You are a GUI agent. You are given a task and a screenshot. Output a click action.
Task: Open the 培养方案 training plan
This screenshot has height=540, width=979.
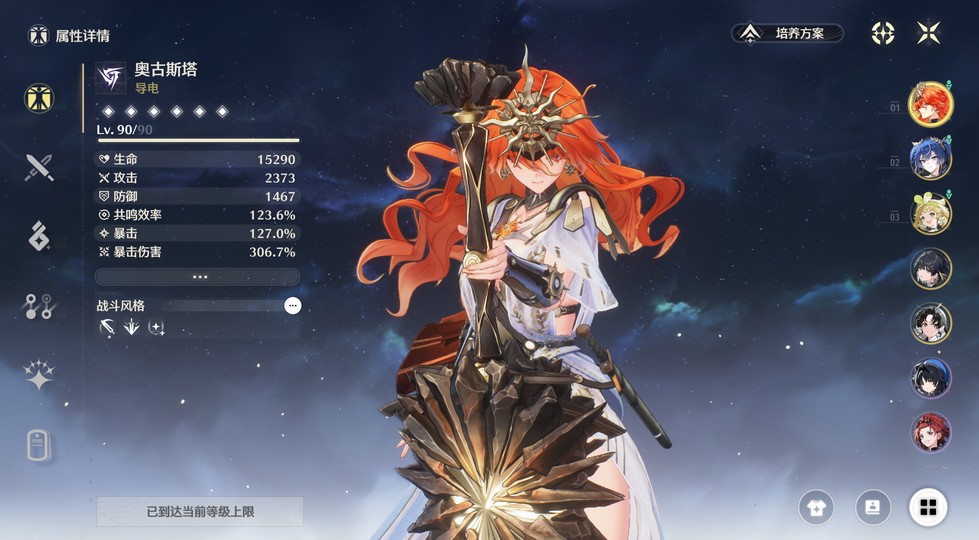pos(787,33)
